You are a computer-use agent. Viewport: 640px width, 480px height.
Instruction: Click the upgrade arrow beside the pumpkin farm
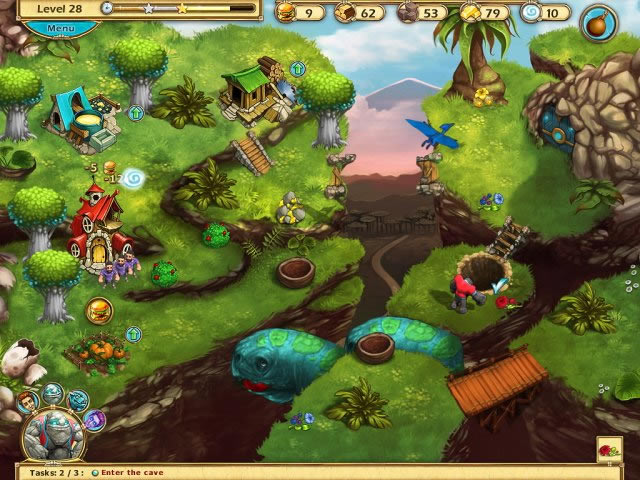point(134,334)
